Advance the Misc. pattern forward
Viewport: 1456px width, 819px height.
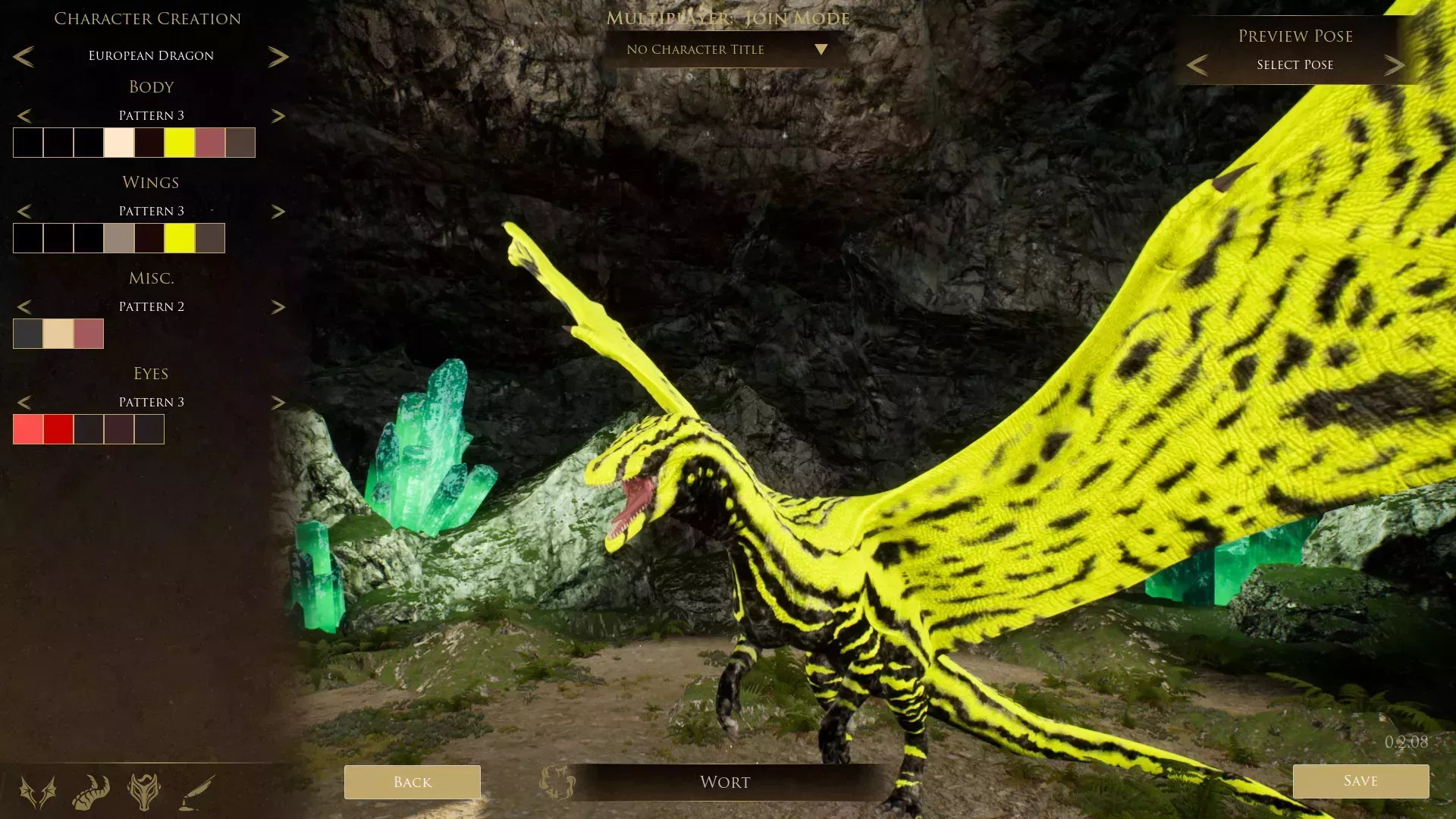tap(279, 306)
